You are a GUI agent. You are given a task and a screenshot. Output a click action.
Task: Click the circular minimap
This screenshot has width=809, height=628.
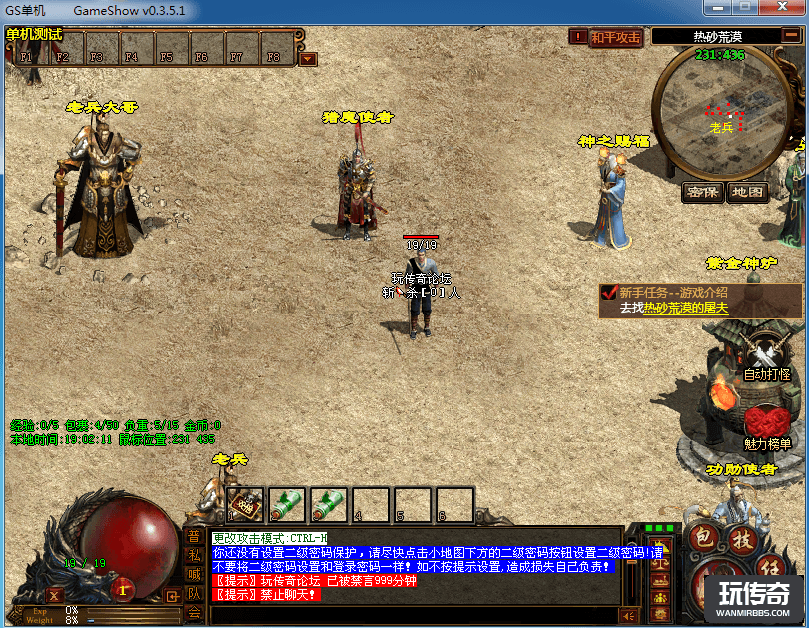(717, 110)
